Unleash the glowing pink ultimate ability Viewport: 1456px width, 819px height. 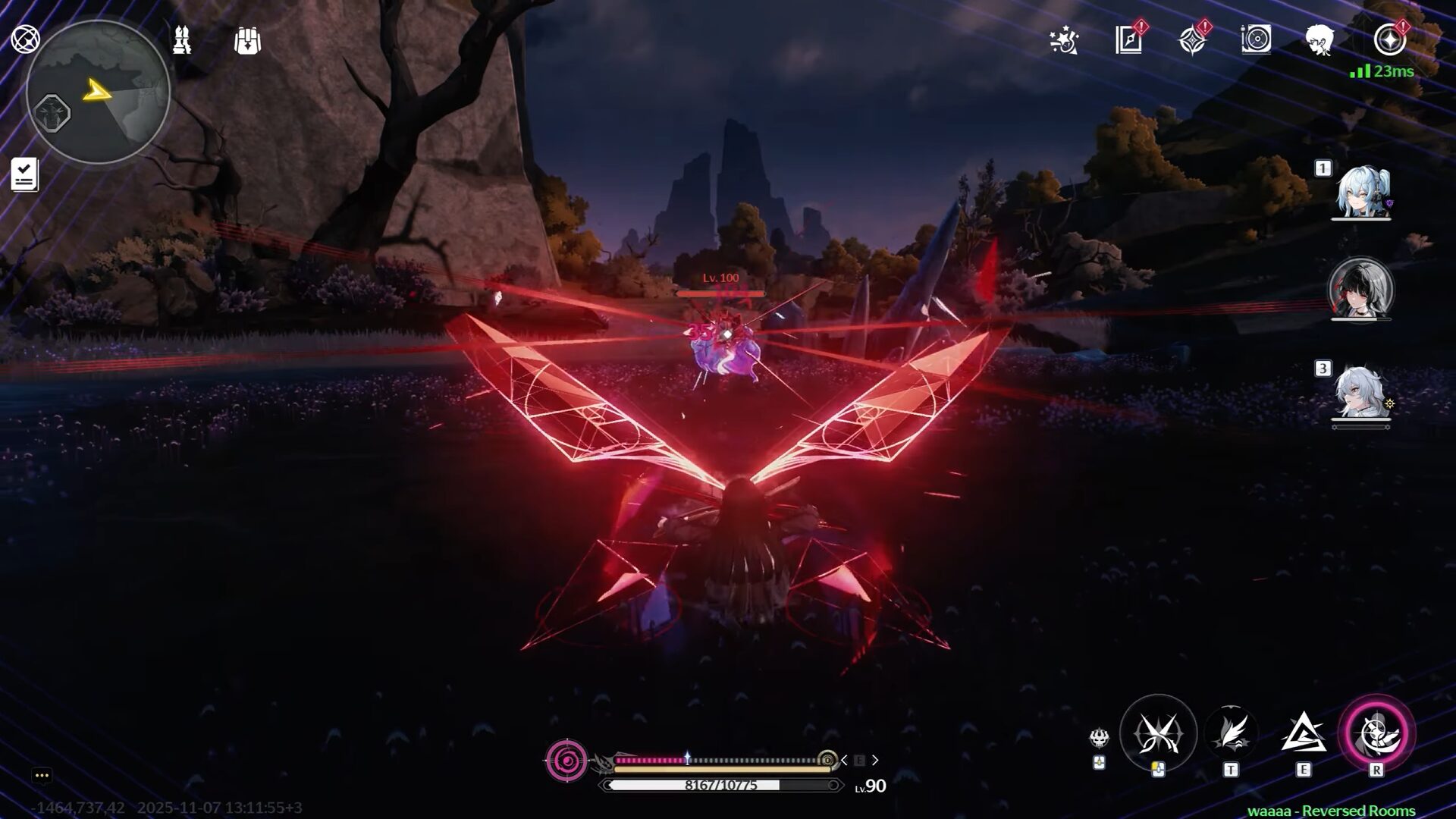[x=1376, y=733]
